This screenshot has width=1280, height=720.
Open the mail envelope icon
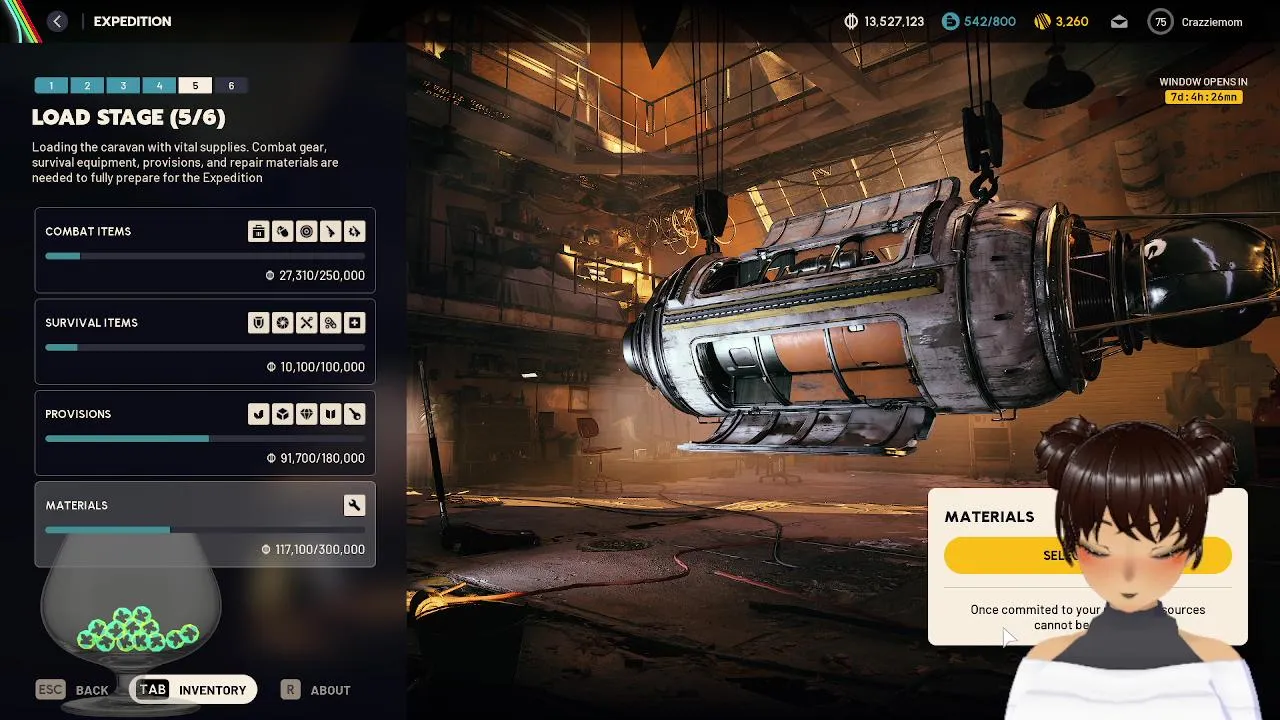[x=1119, y=21]
